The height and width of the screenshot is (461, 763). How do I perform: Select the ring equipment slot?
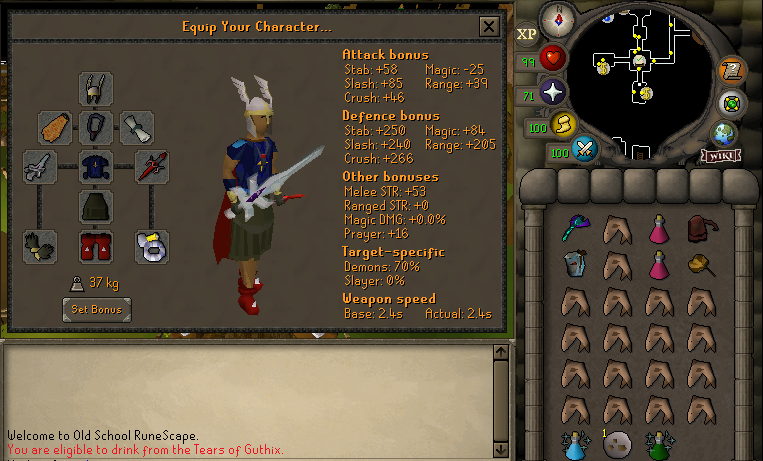tap(152, 244)
